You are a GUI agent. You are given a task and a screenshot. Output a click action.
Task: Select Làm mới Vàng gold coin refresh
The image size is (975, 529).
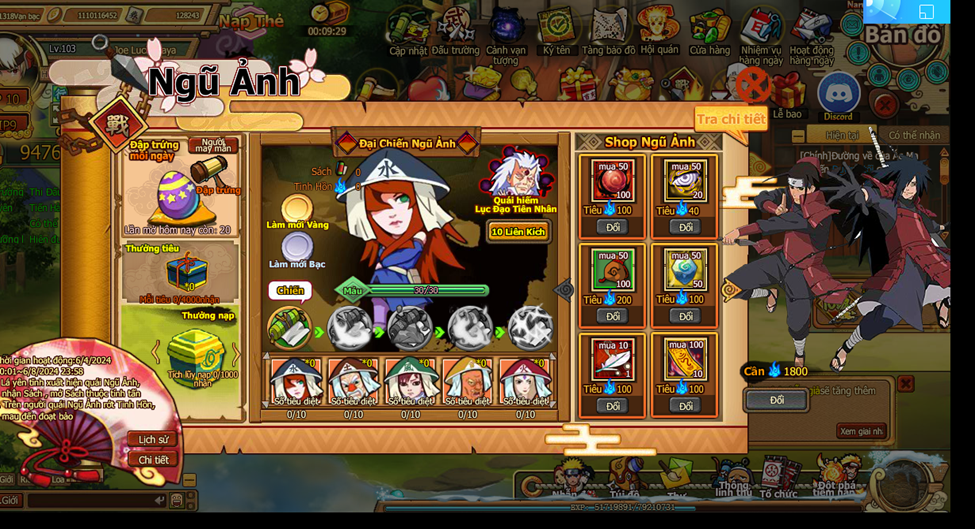pyautogui.click(x=297, y=211)
